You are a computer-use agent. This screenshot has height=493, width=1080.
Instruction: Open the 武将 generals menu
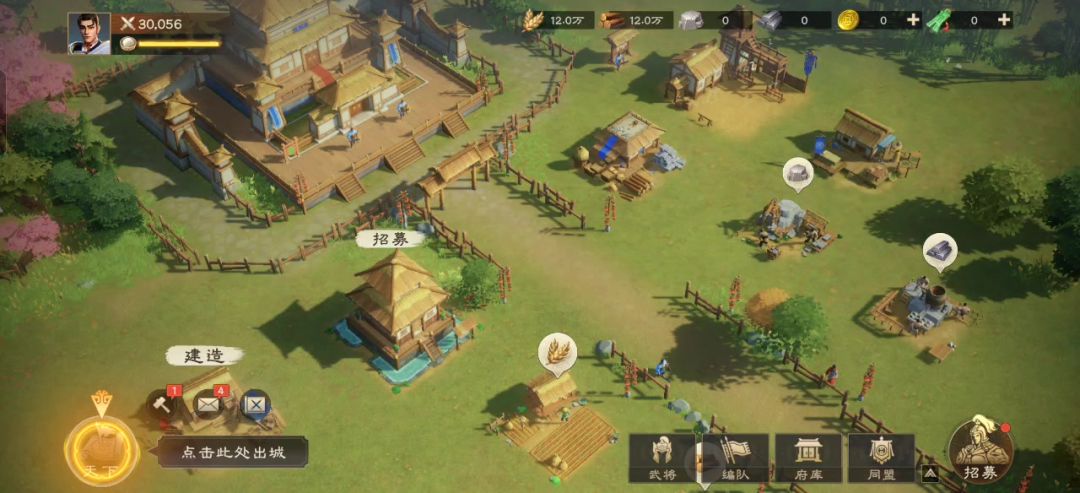coord(661,459)
